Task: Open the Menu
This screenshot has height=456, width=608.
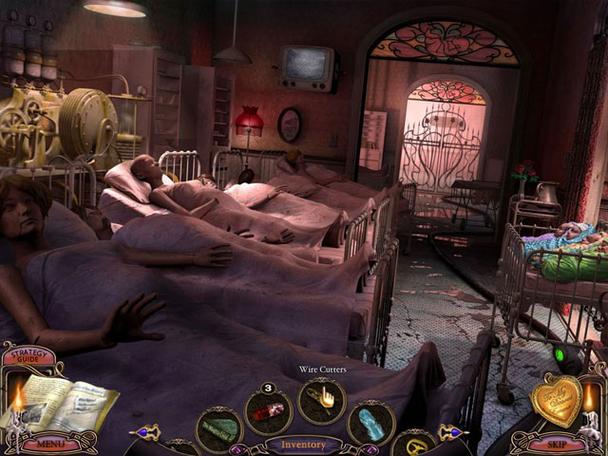Action: [44, 442]
